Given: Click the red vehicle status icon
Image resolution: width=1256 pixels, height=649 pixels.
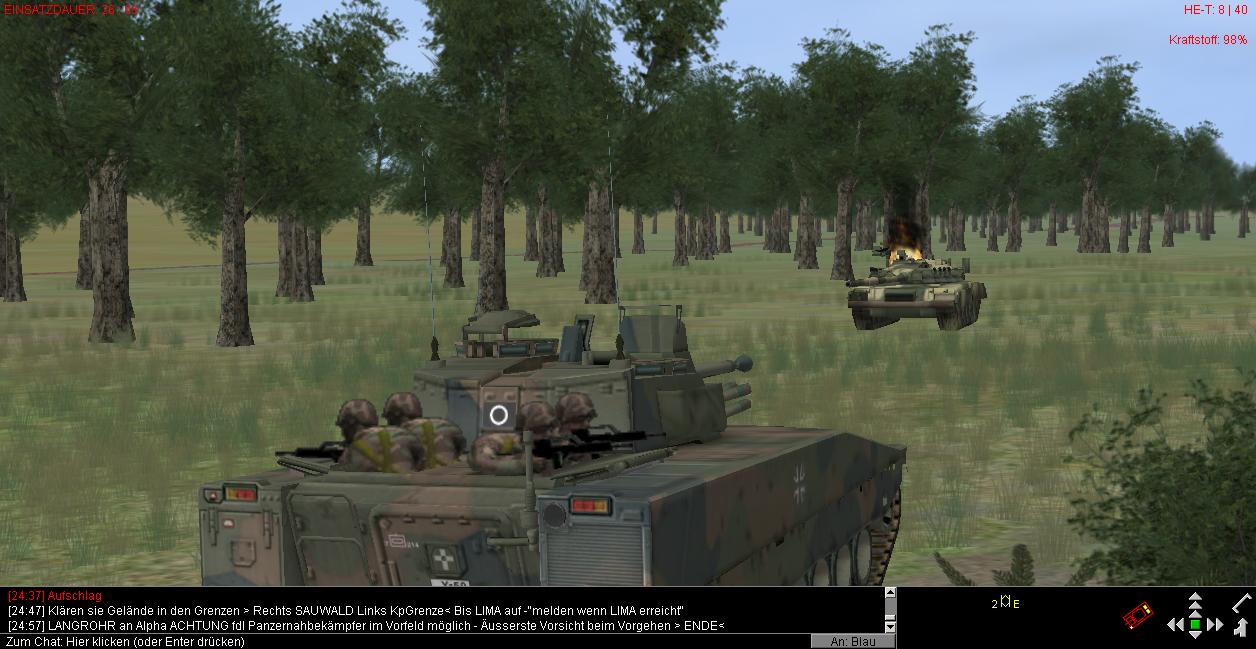Looking at the screenshot, I should [x=1137, y=615].
